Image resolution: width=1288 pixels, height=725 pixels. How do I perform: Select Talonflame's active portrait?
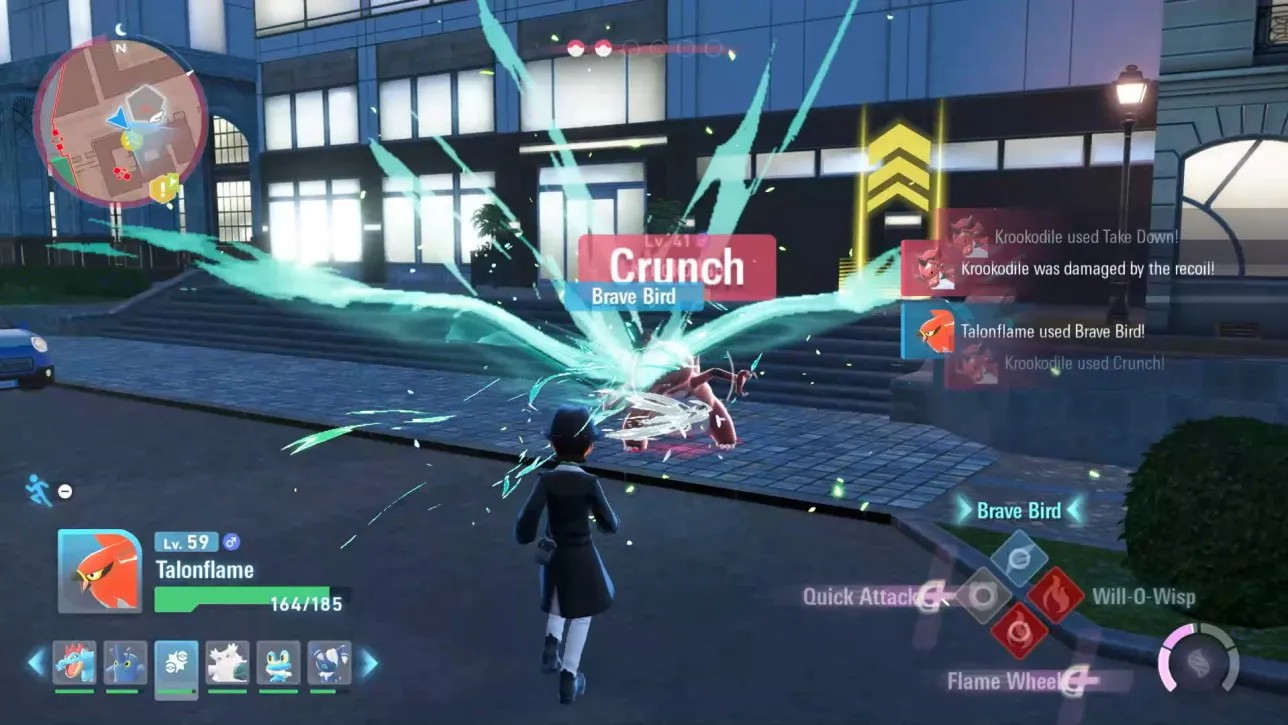pos(99,571)
